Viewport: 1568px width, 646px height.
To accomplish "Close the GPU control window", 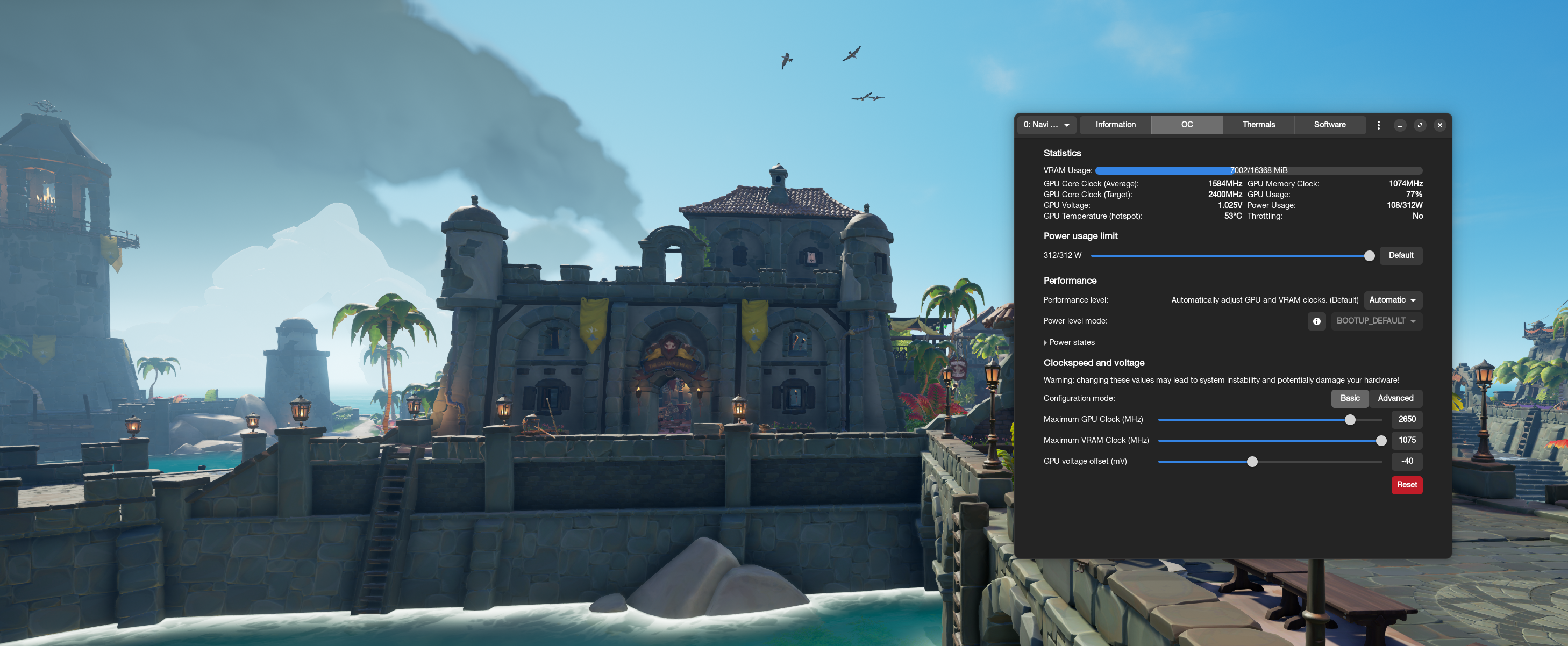I will pos(1439,125).
